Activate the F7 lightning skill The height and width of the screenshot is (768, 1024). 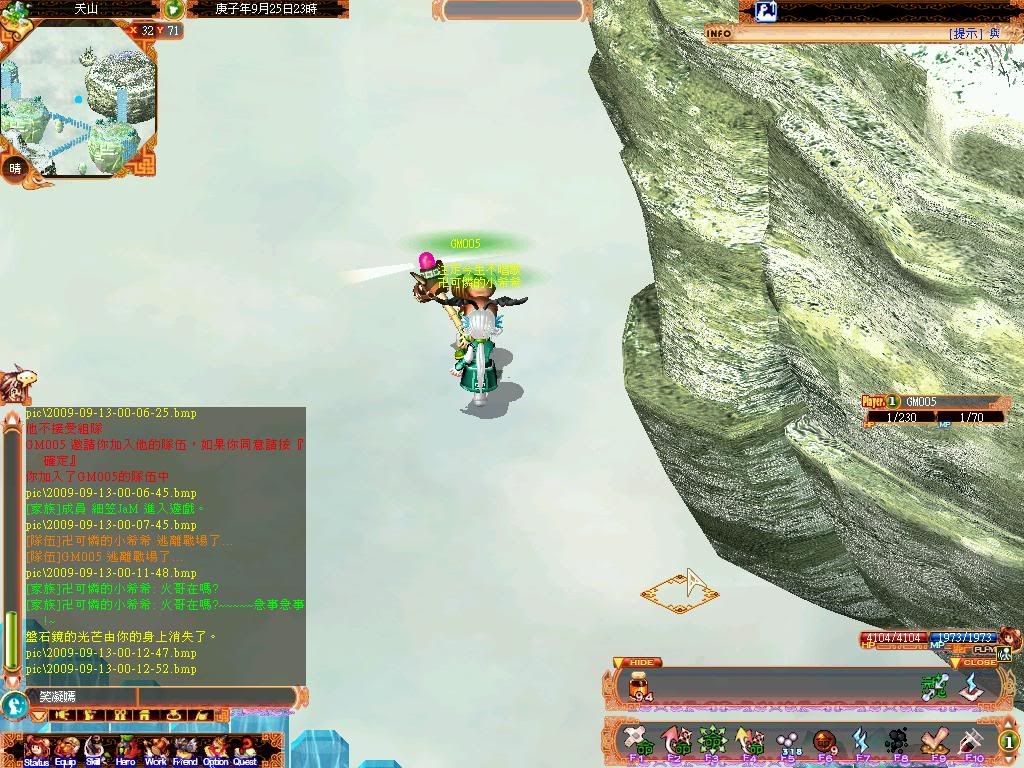862,742
